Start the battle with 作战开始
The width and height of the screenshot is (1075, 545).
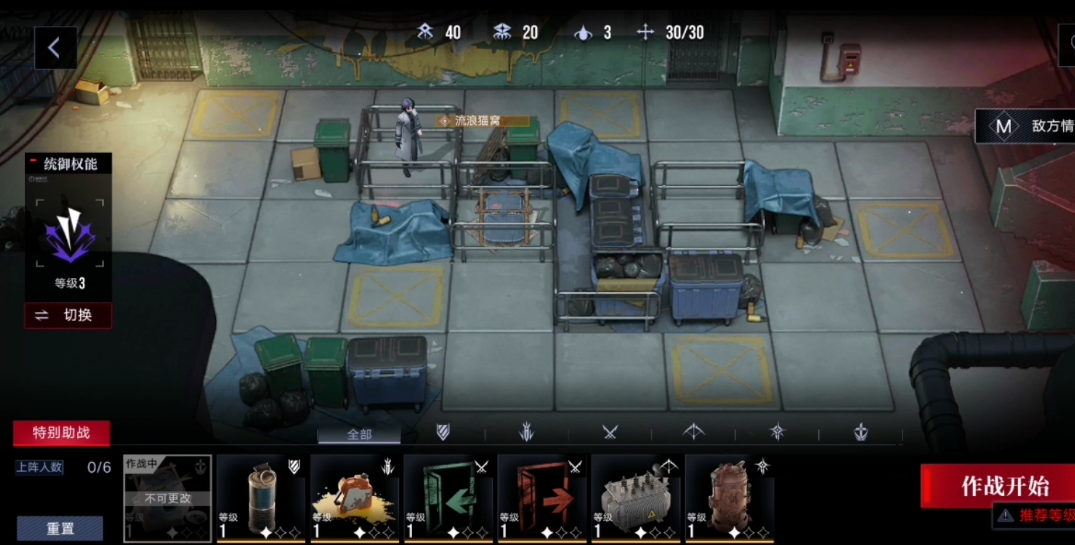tap(1003, 486)
